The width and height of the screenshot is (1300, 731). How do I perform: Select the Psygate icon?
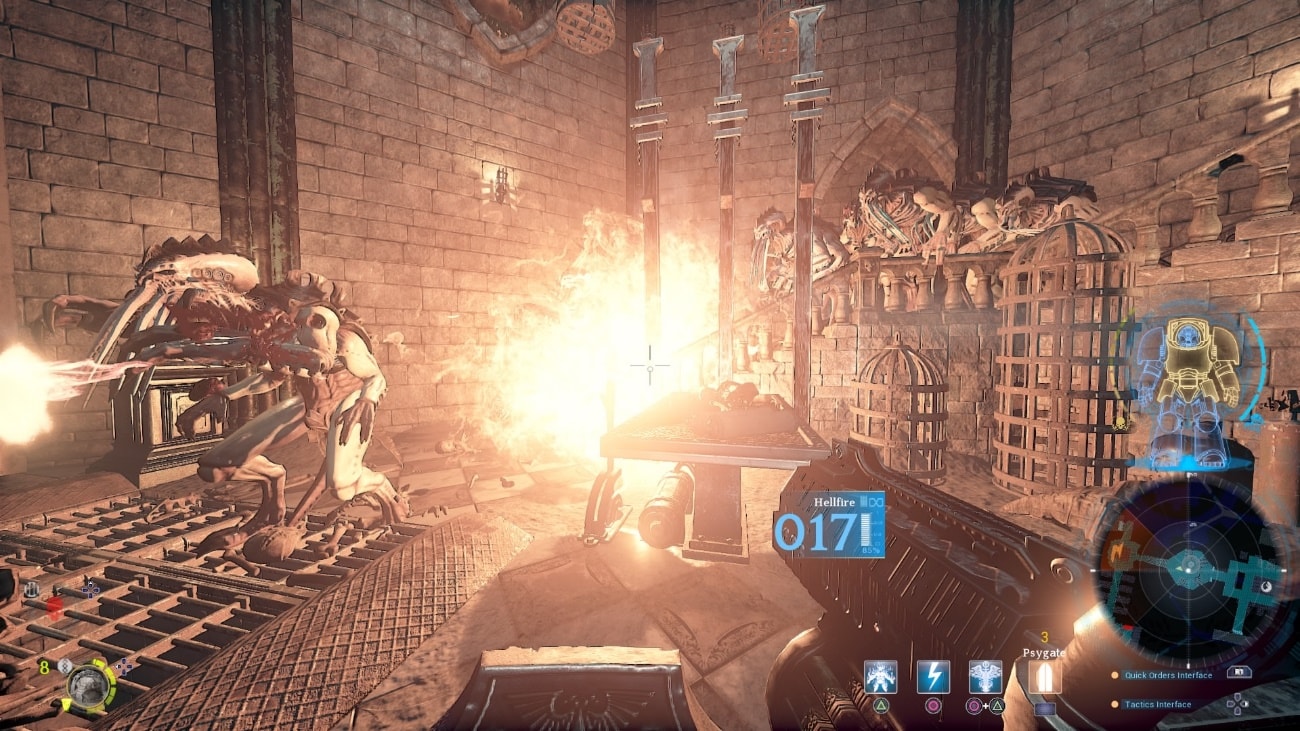1045,678
